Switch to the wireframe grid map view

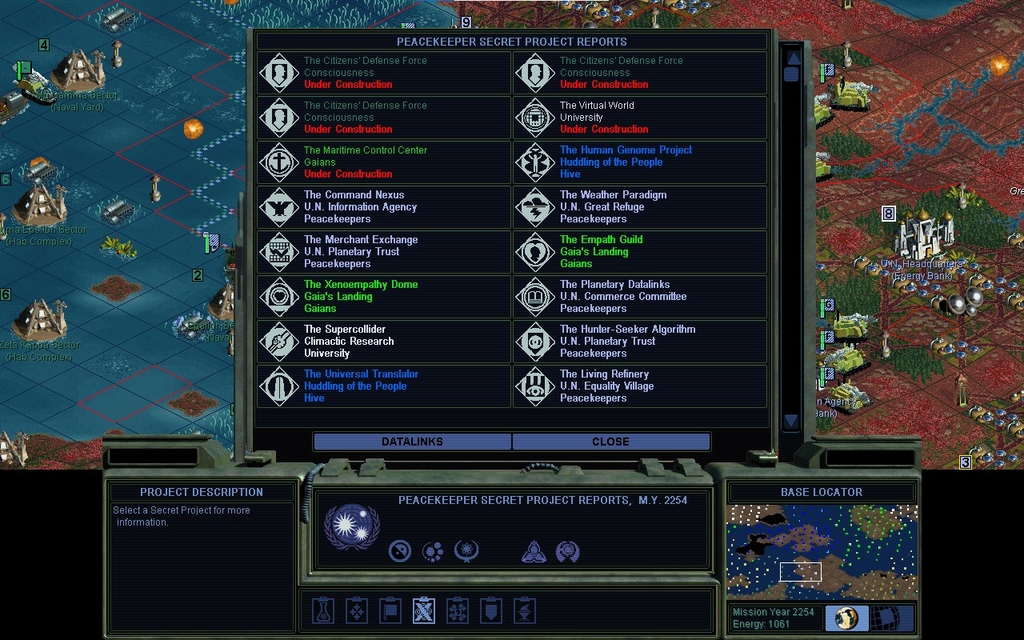coord(884,617)
